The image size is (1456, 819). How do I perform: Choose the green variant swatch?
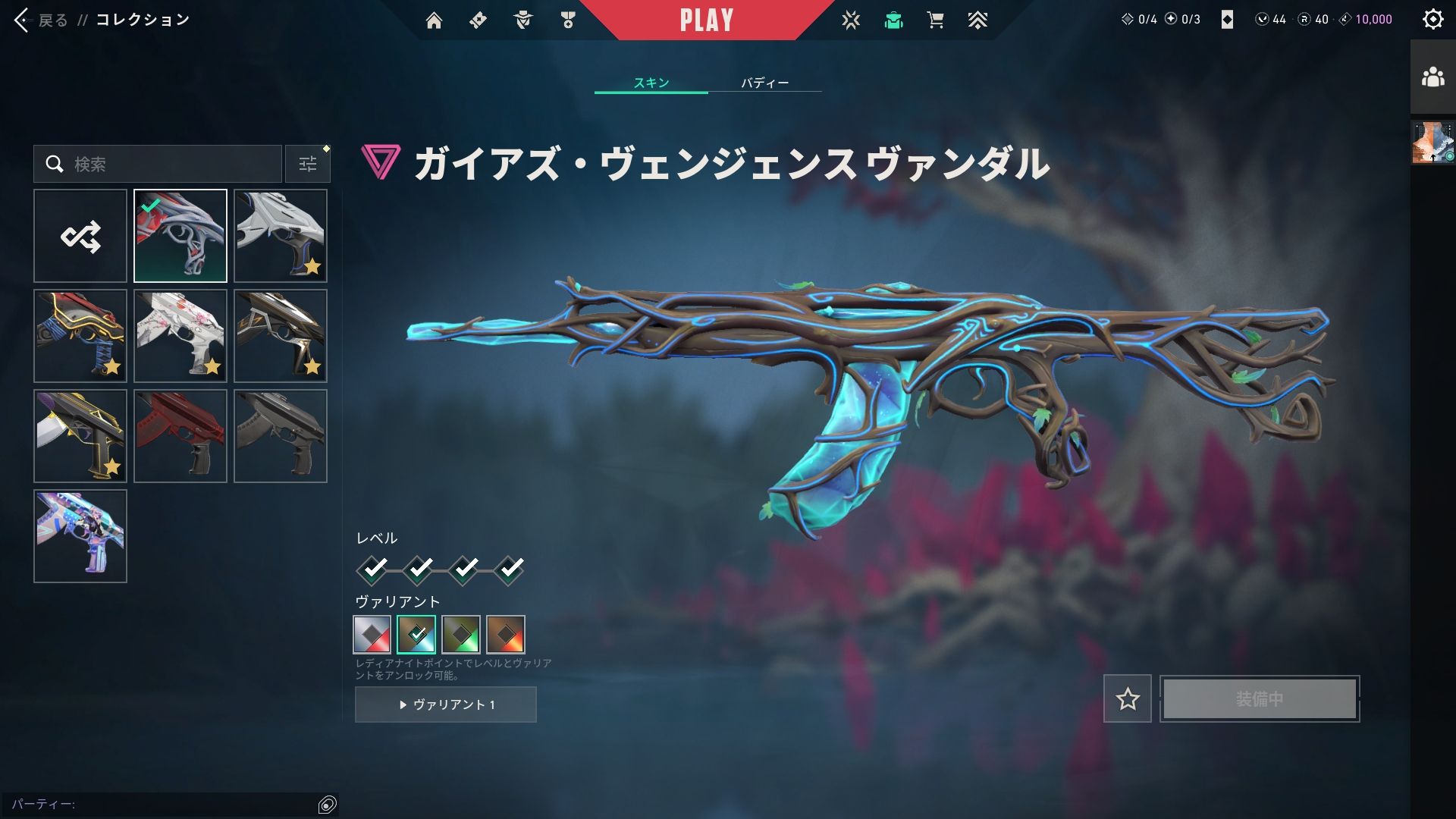(x=461, y=635)
